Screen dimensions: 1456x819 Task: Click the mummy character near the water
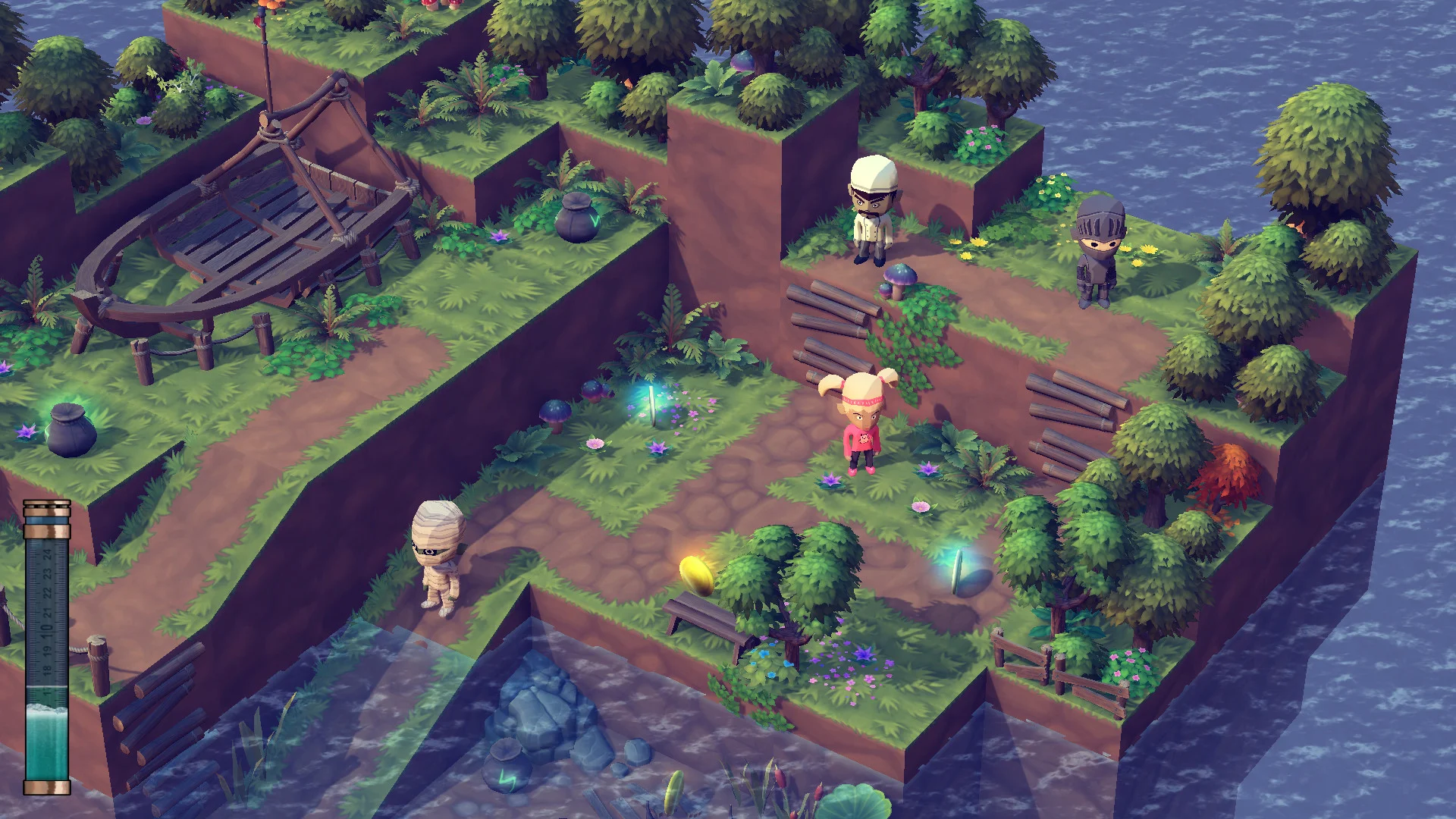(x=440, y=554)
